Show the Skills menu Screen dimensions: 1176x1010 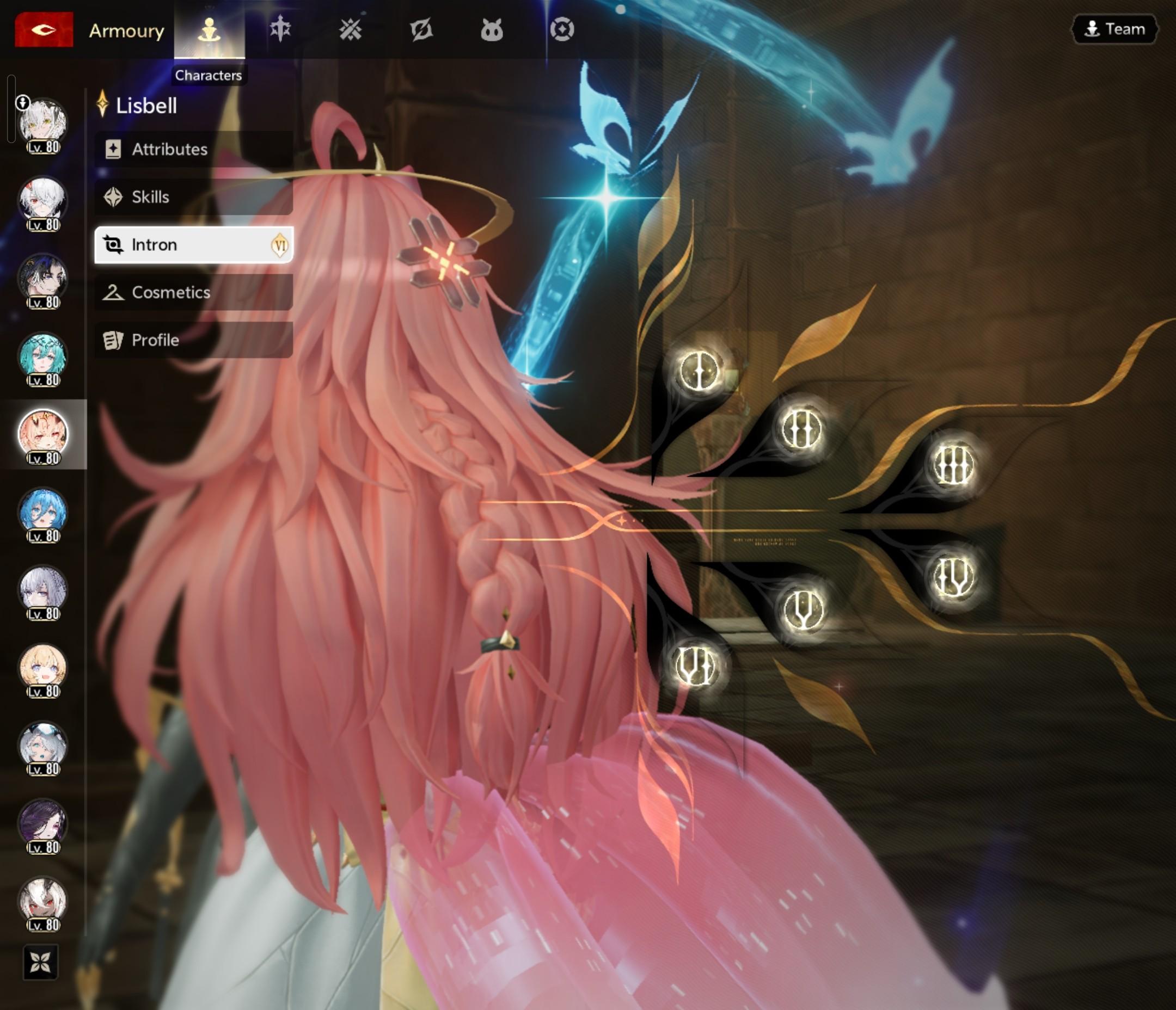coord(193,197)
